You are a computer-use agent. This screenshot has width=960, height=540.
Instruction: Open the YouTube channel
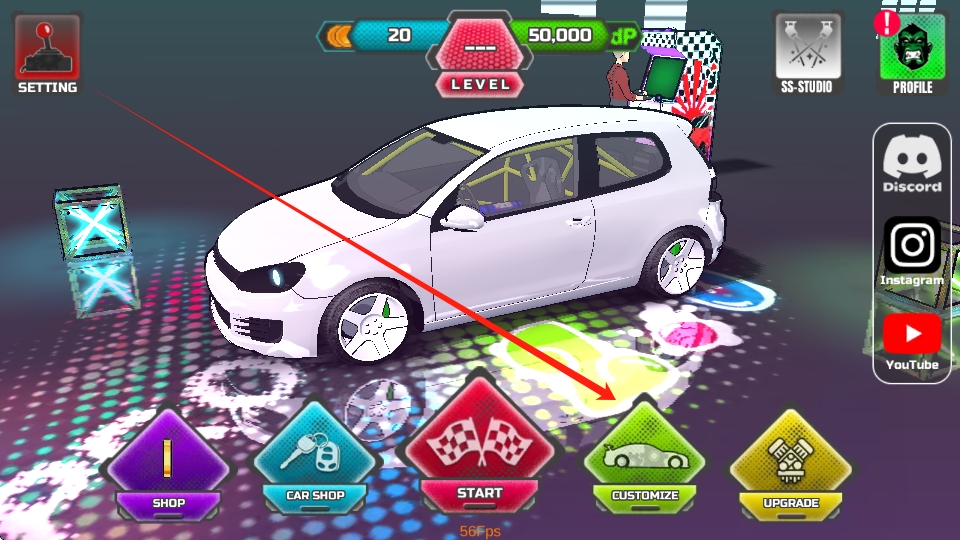912,340
